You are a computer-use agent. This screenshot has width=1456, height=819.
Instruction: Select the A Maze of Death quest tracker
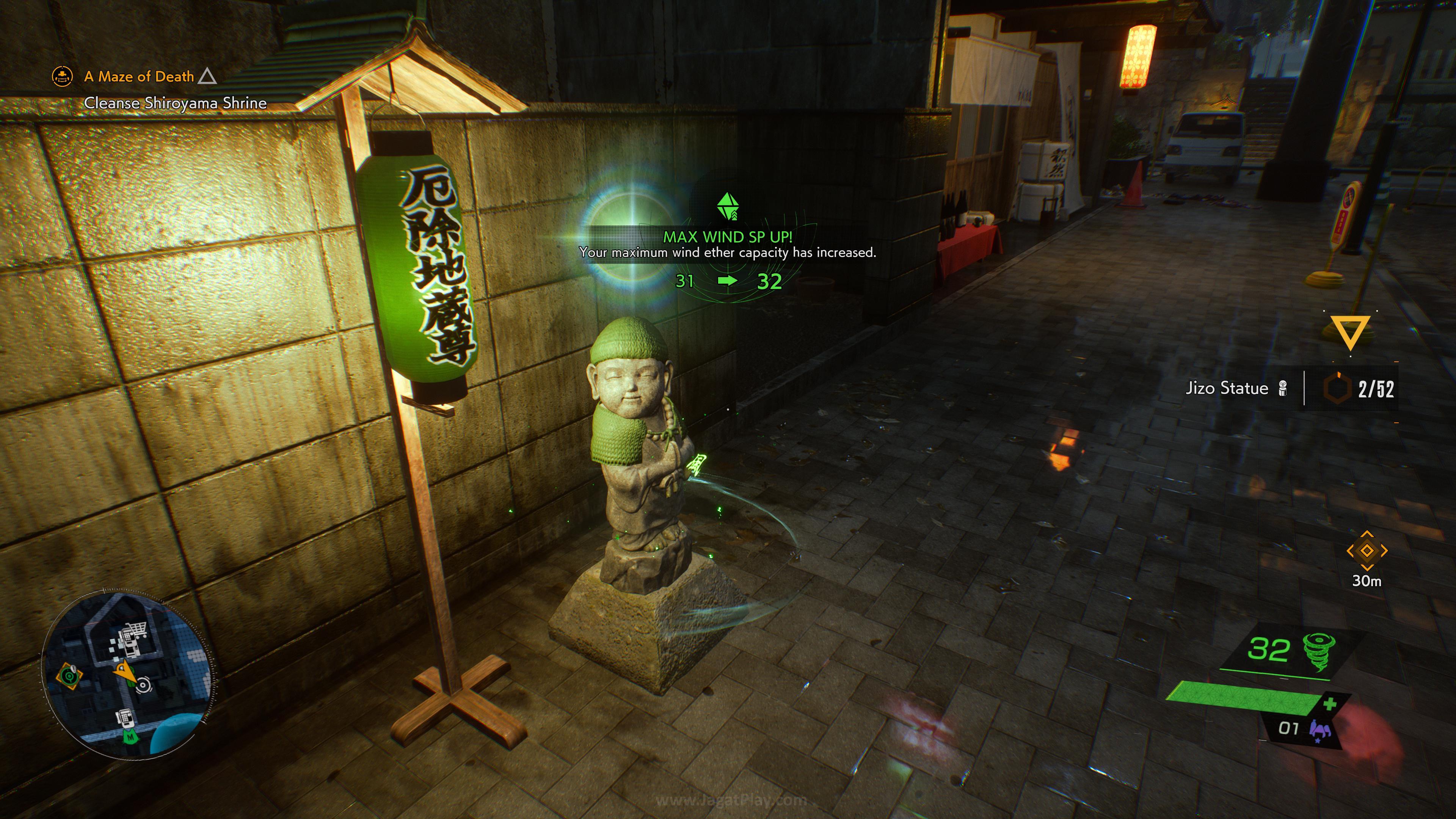(x=139, y=77)
